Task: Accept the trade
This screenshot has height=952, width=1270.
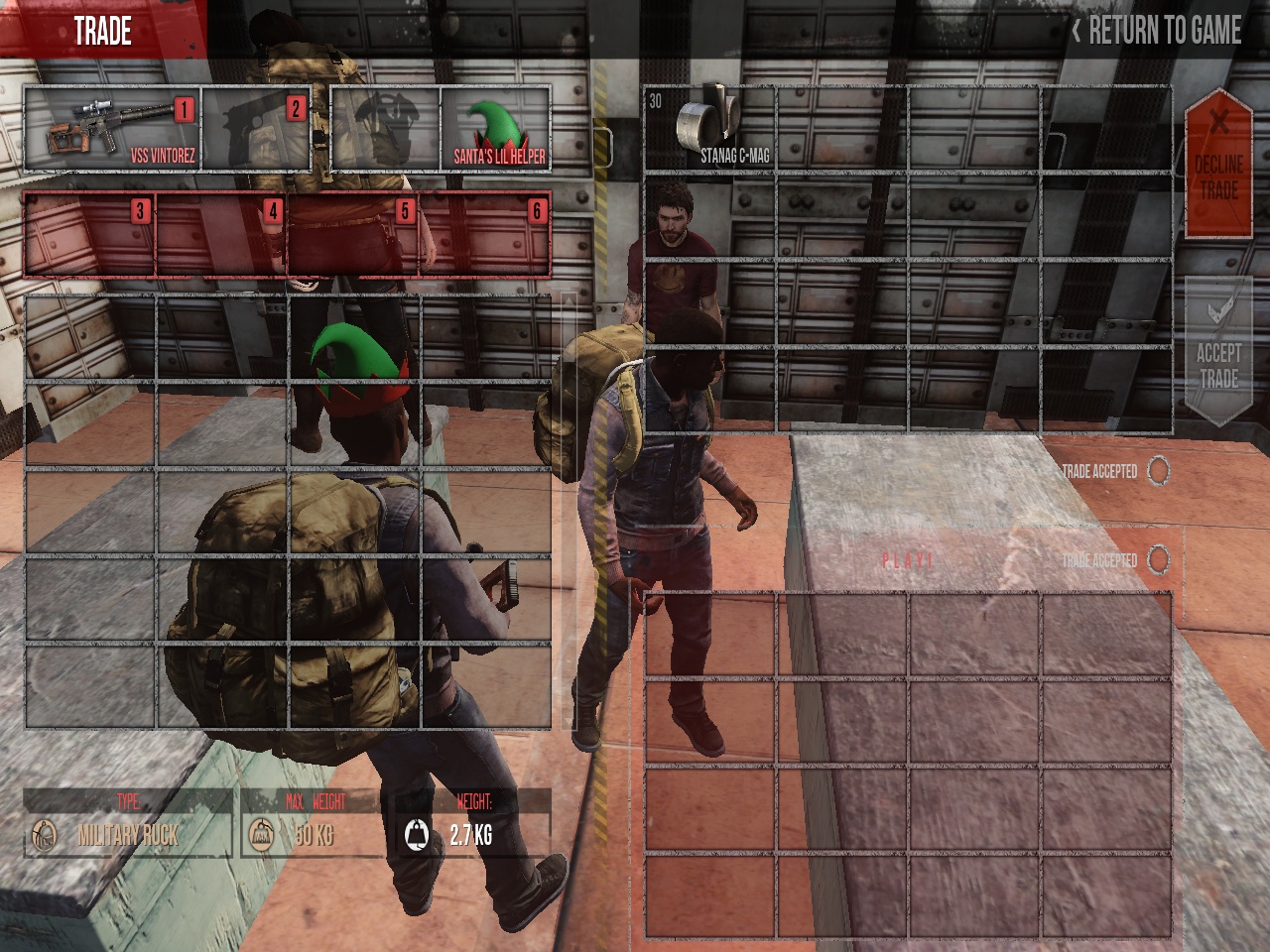Action: click(x=1217, y=353)
